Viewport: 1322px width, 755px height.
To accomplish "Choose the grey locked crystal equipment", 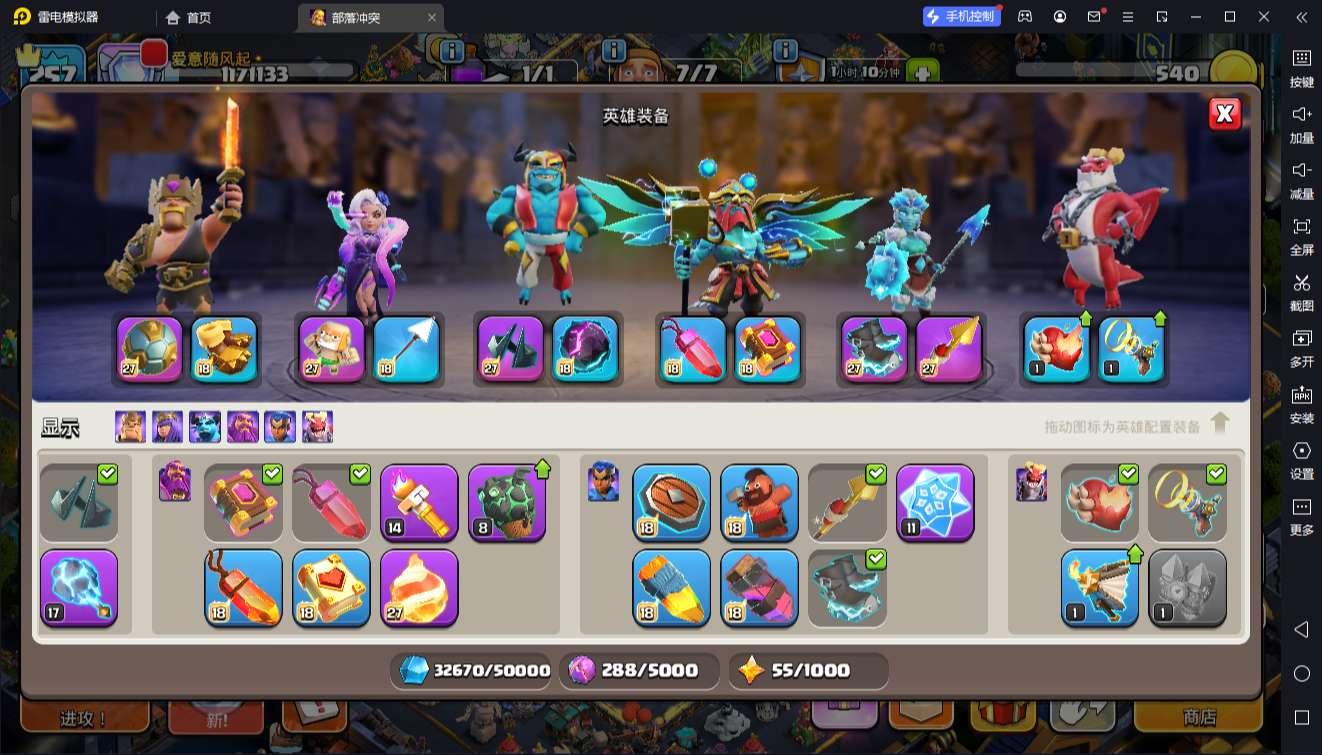I will click(x=1187, y=587).
